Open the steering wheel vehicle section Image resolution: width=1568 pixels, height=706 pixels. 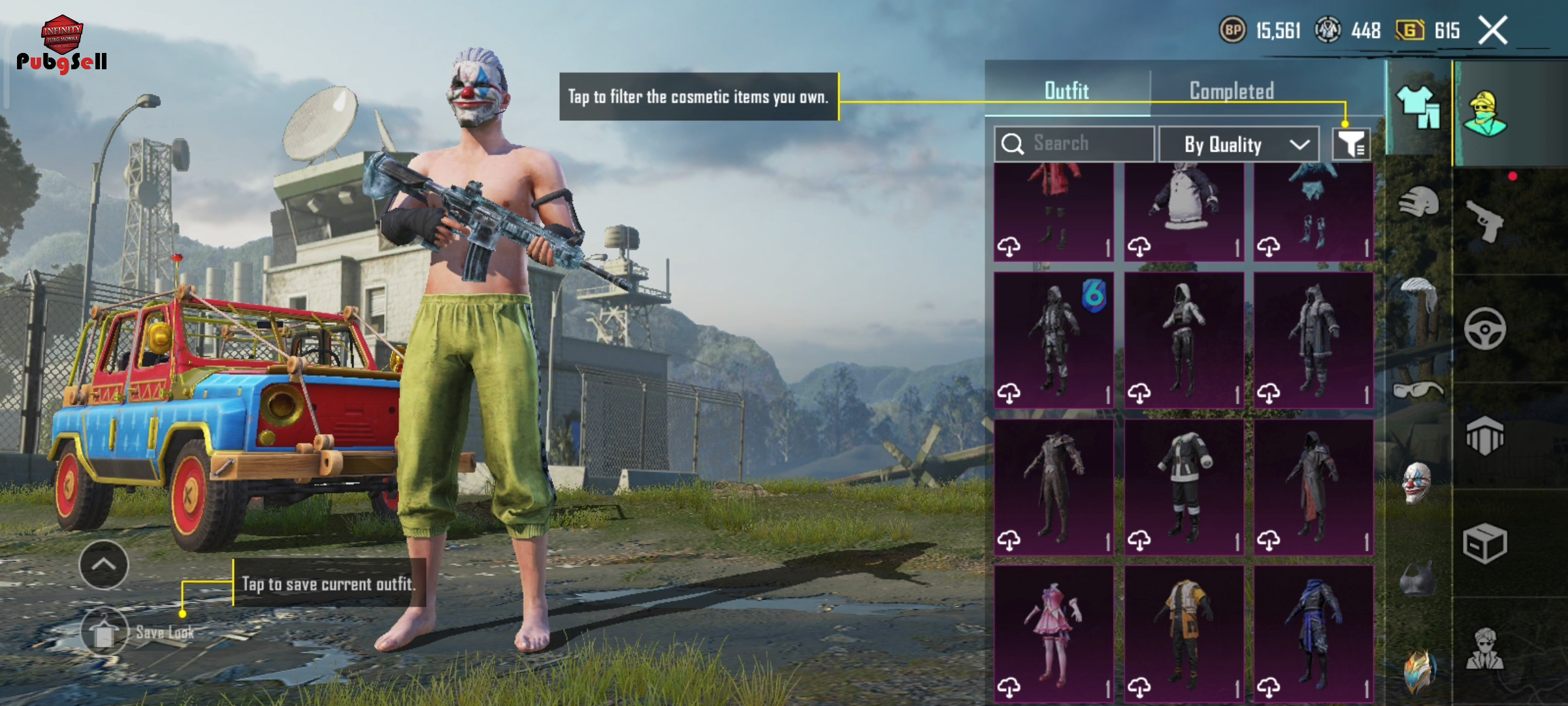(x=1485, y=329)
